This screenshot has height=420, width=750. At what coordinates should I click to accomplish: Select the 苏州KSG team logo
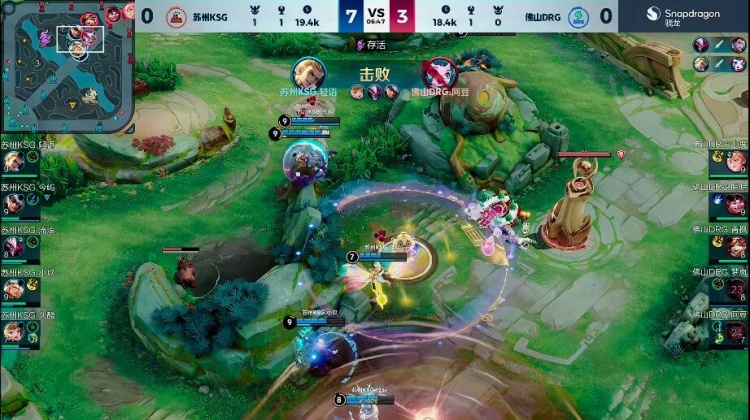175,16
